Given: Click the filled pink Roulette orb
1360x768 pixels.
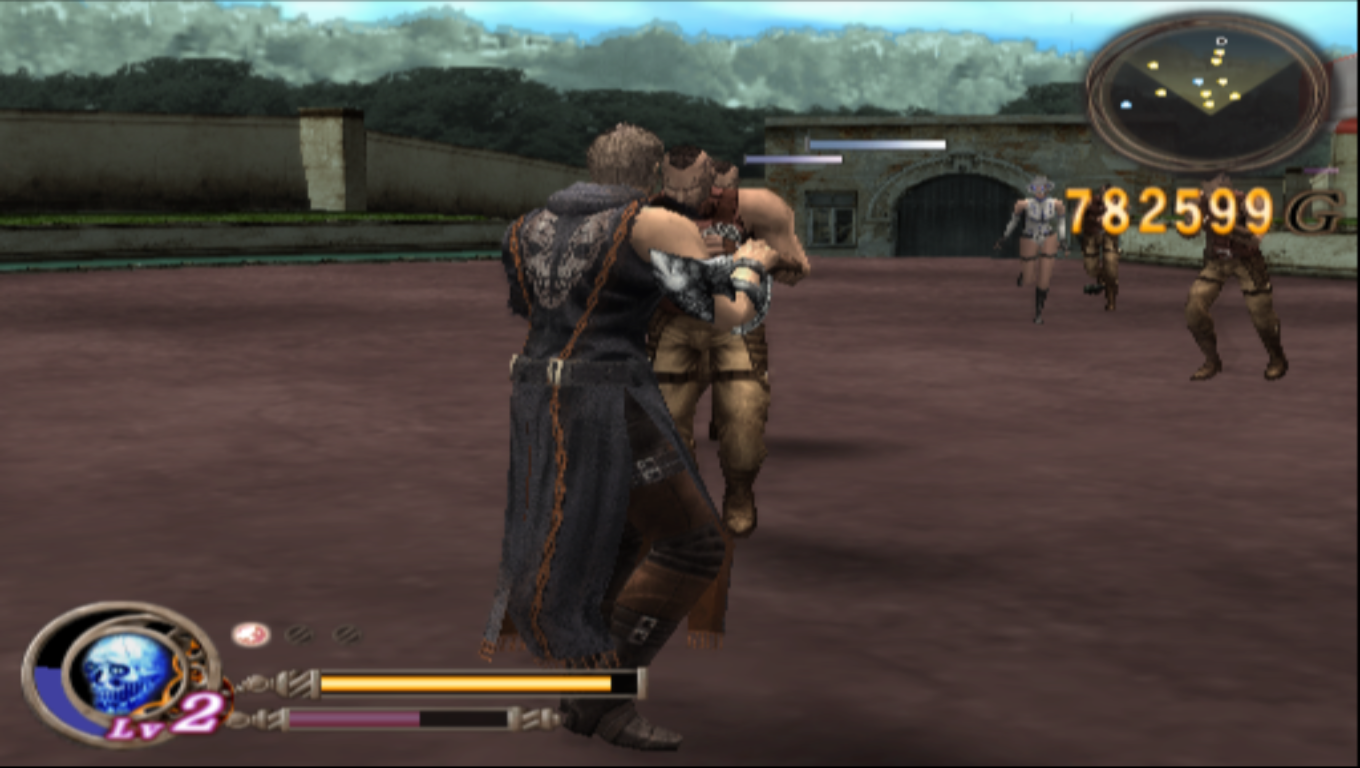Looking at the screenshot, I should pos(249,633).
